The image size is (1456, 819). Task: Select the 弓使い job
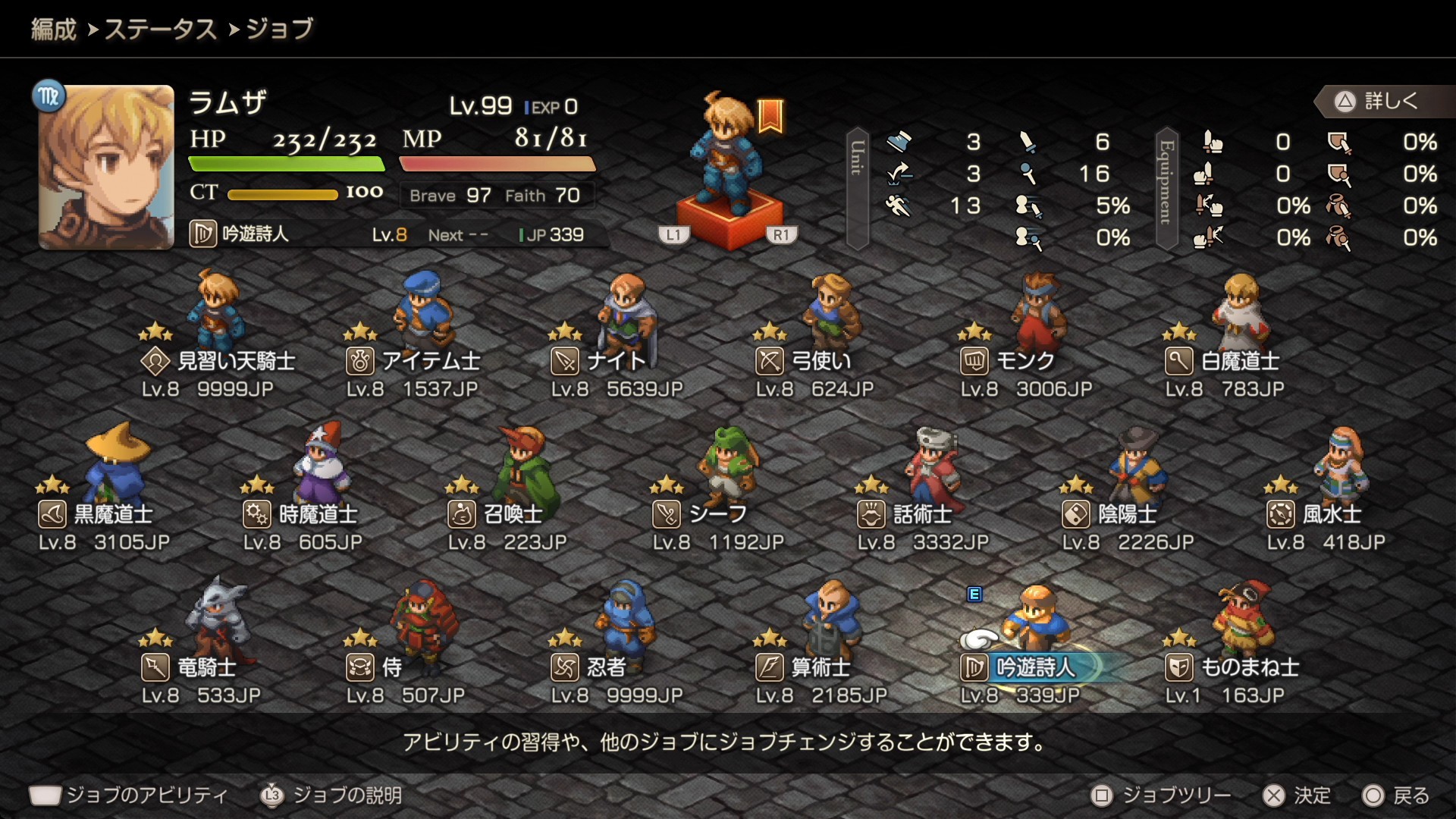(804, 361)
